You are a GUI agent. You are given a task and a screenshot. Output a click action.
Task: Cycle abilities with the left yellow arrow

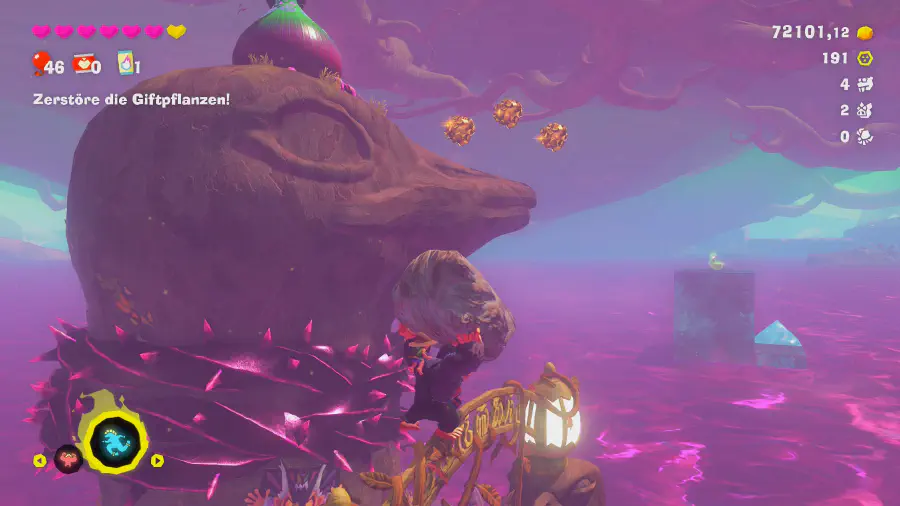pos(40,461)
